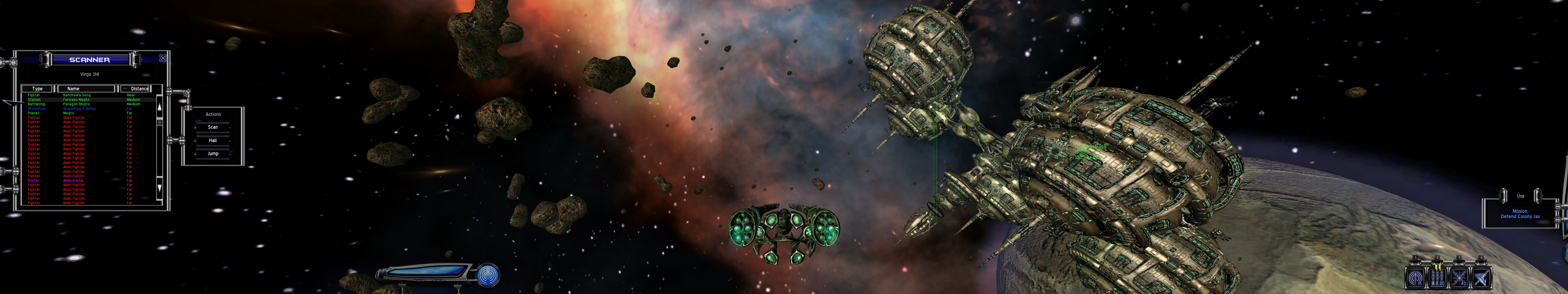This screenshot has width=1568, height=294.
Task: Choose the Paragon Mogto battleship entry
Action: tap(76, 104)
